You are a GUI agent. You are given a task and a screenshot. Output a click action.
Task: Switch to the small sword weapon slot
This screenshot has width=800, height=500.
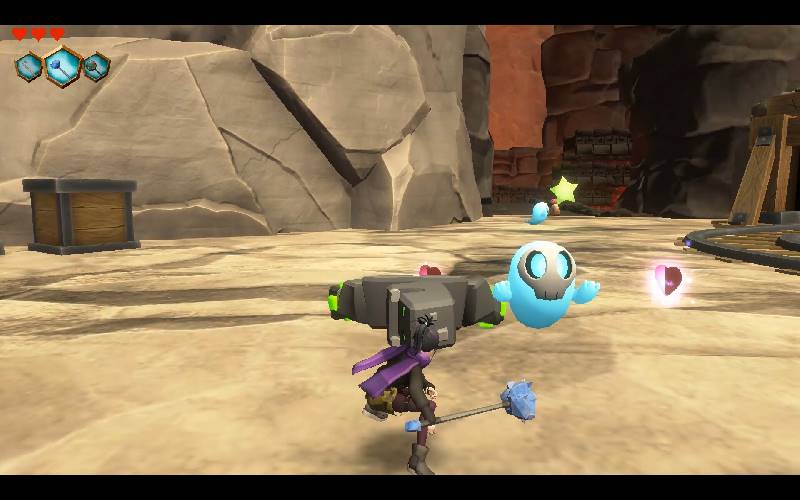(28, 67)
